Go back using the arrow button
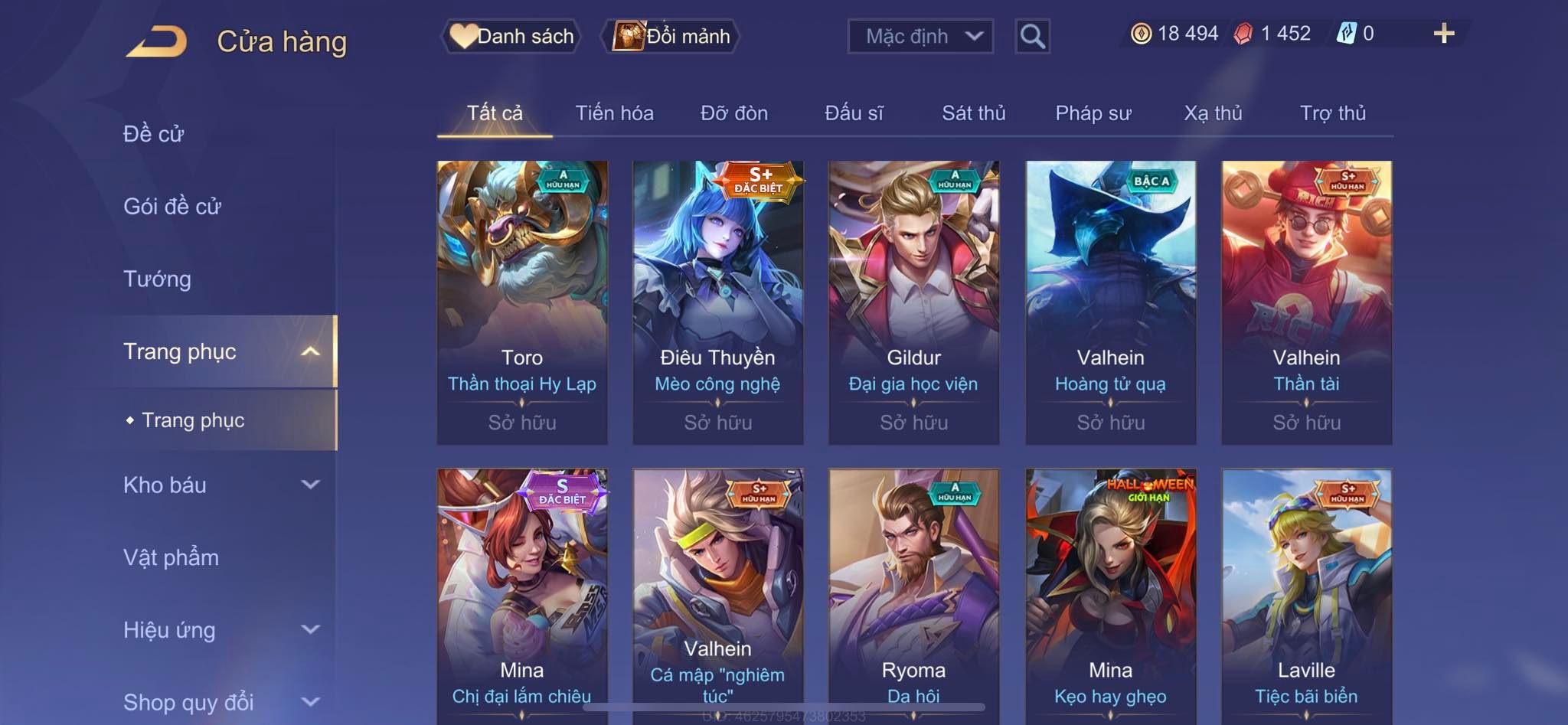The height and width of the screenshot is (725, 1568). pyautogui.click(x=157, y=41)
